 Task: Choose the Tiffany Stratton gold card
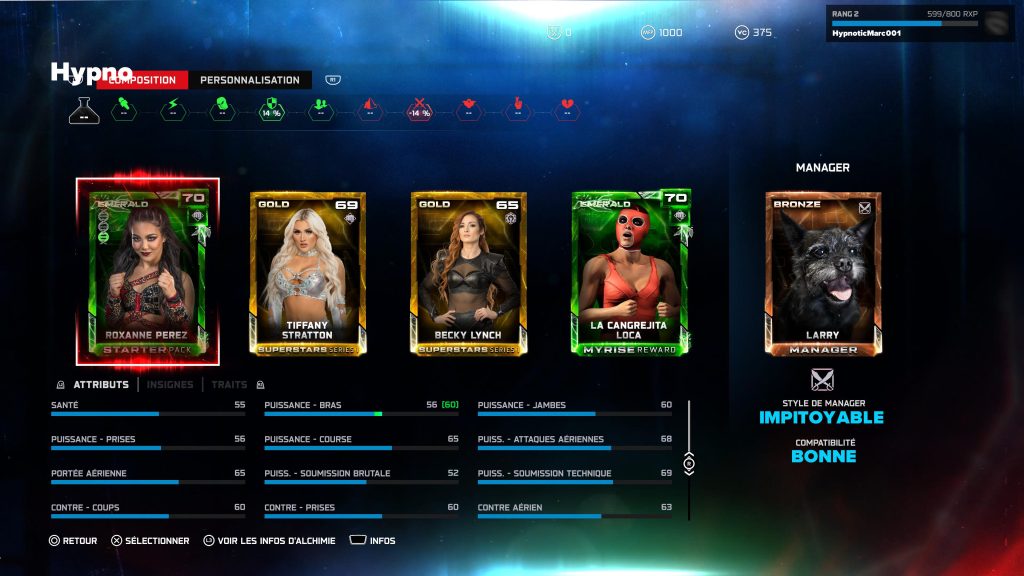coord(307,272)
